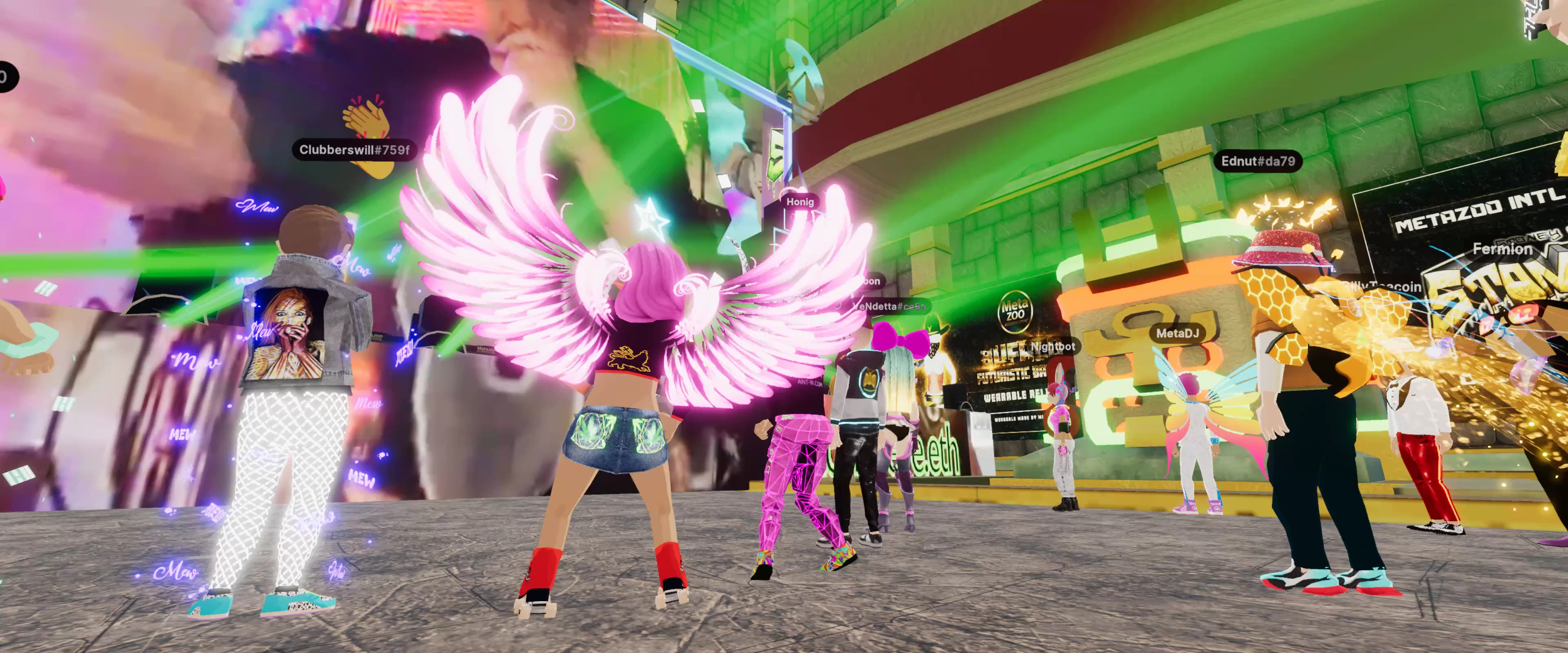Image resolution: width=1568 pixels, height=653 pixels.
Task: Choose the Nightbot player name tag
Action: [1052, 347]
